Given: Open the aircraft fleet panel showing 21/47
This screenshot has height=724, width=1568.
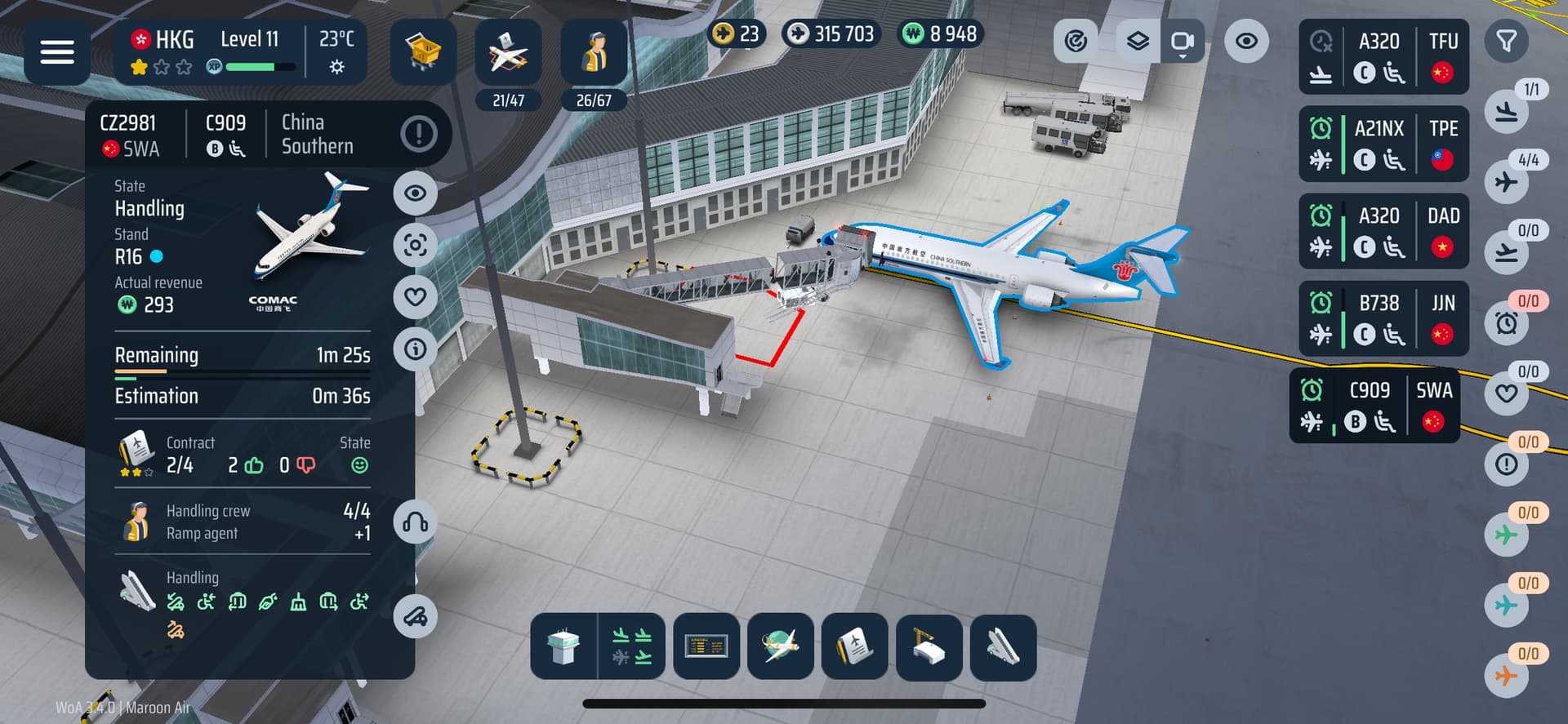Looking at the screenshot, I should tap(508, 53).
